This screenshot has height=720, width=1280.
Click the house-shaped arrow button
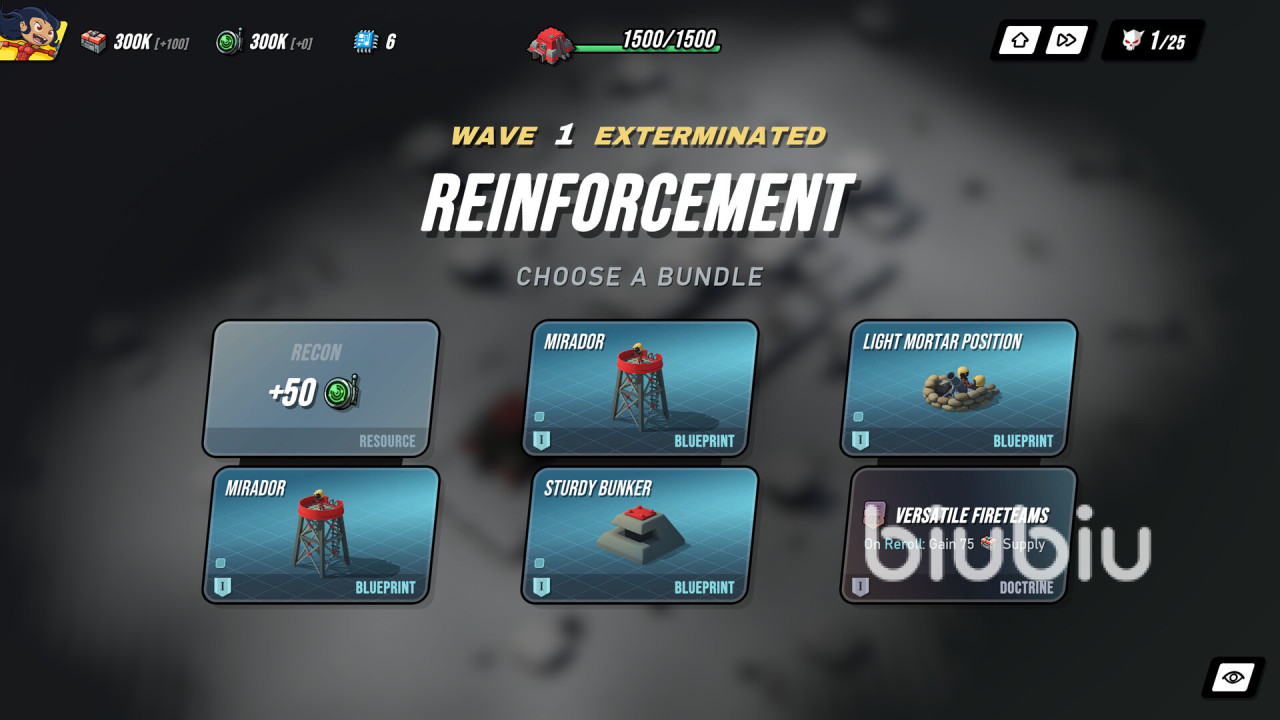[x=1020, y=41]
